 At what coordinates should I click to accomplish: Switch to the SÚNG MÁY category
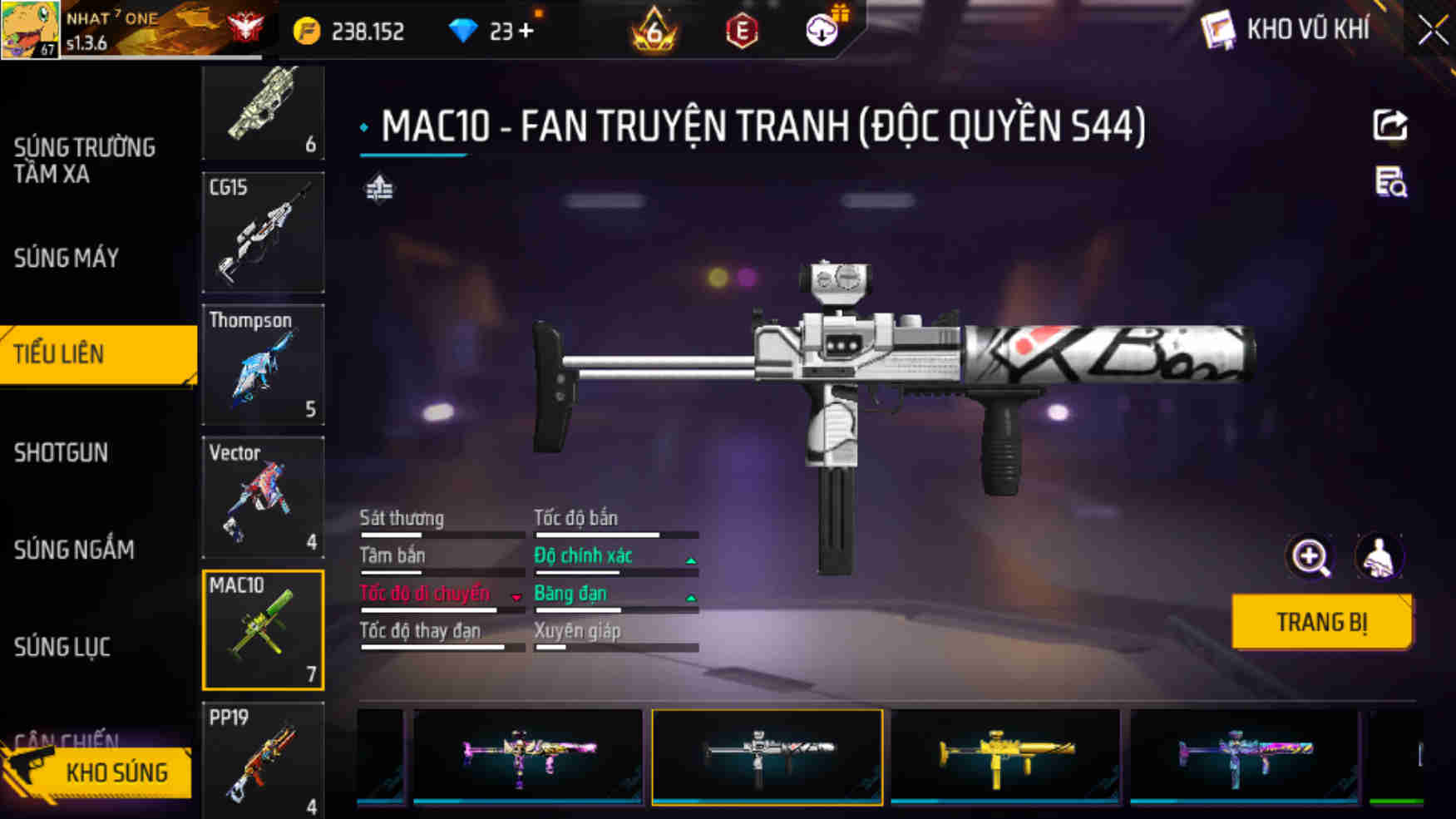click(67, 259)
